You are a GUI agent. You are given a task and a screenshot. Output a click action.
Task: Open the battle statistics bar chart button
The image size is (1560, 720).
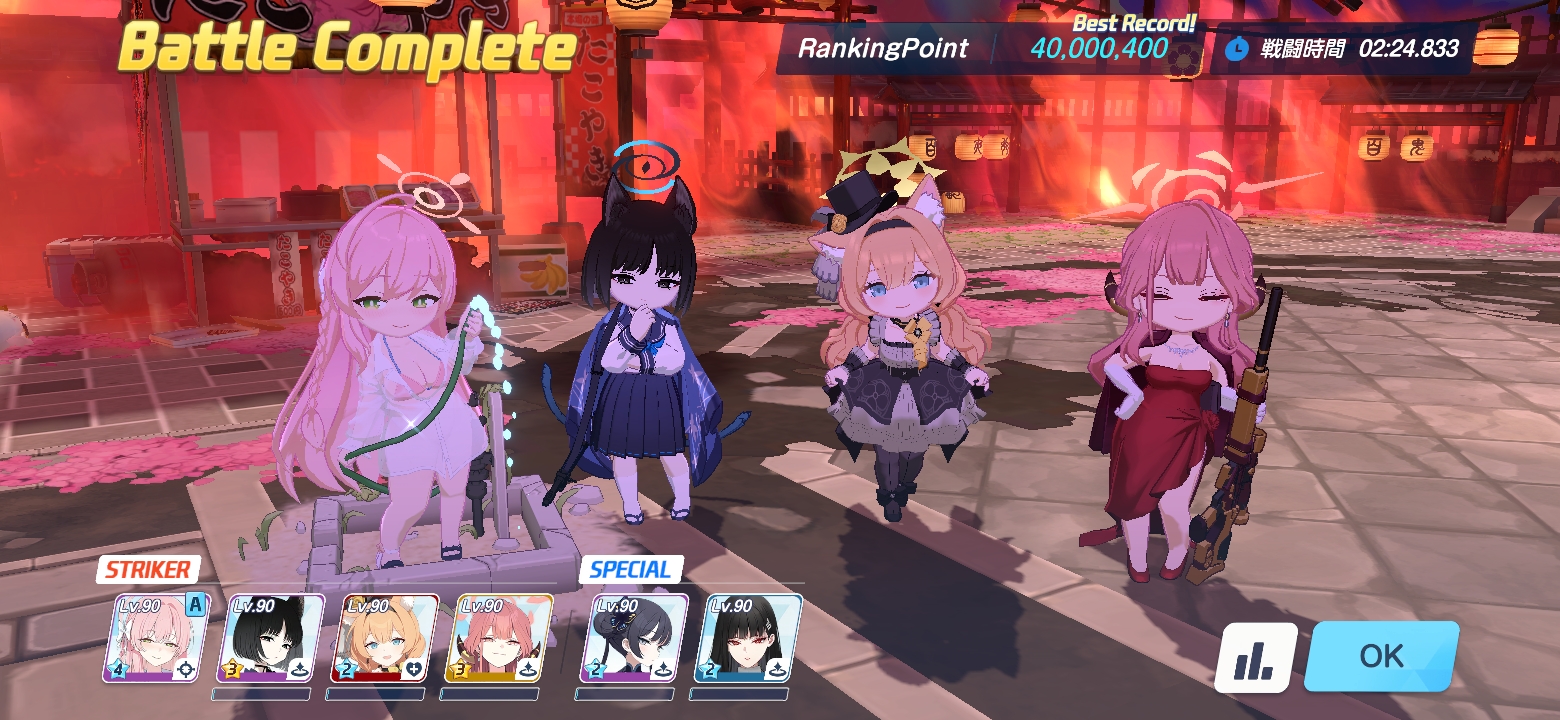(x=1255, y=657)
